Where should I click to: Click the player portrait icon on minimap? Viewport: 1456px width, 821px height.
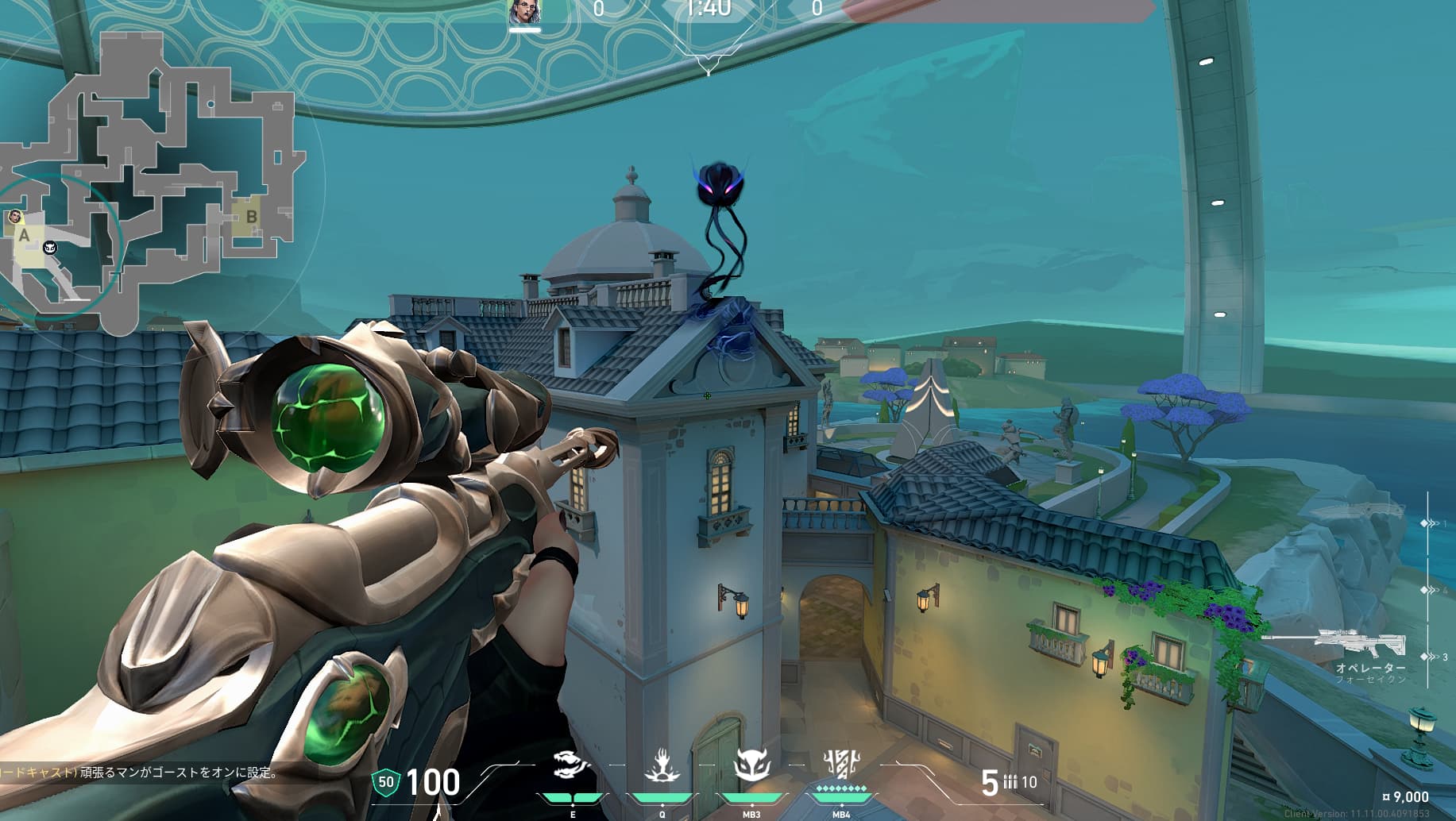(x=15, y=217)
